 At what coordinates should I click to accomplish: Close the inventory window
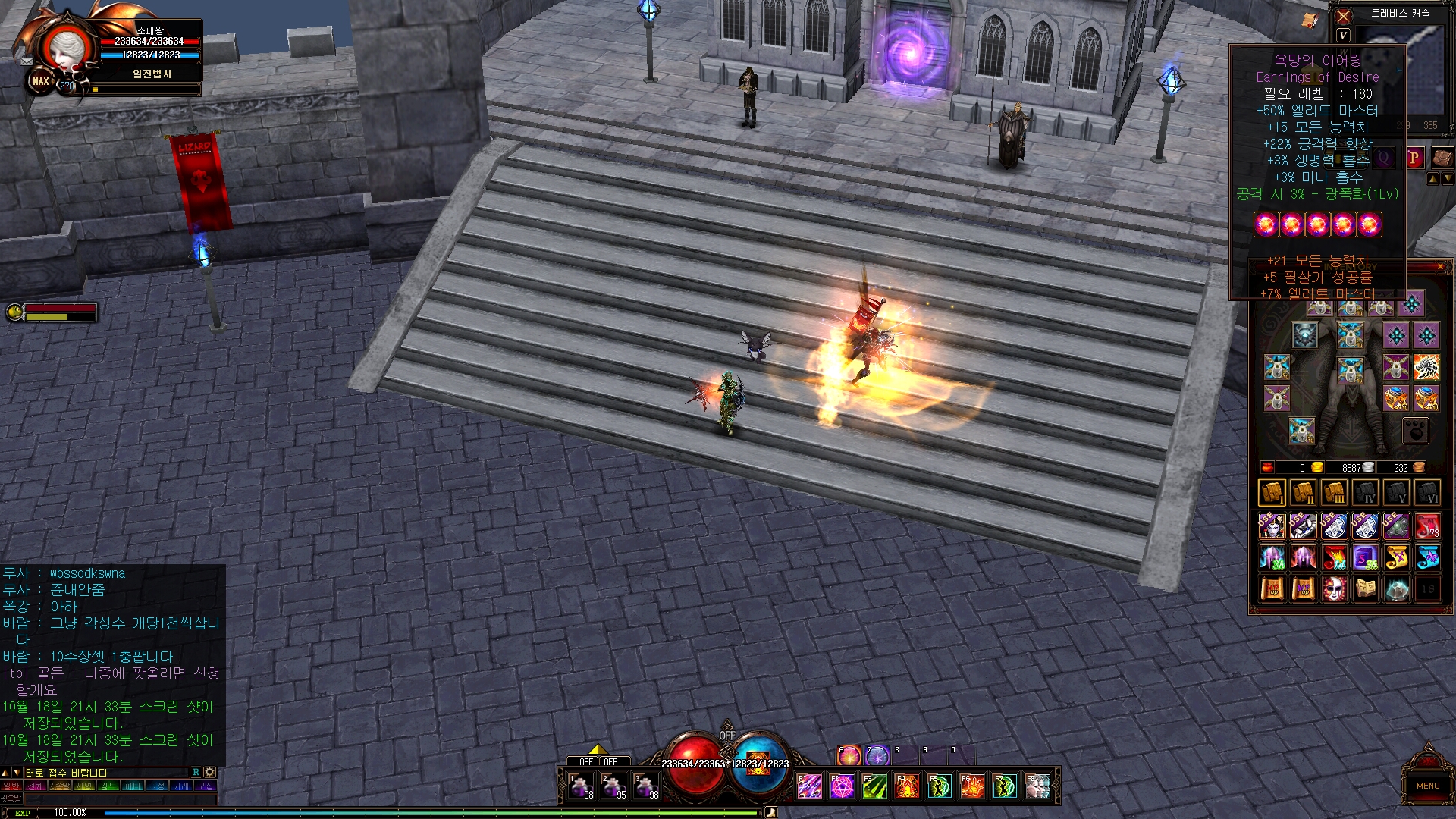pyautogui.click(x=1440, y=266)
